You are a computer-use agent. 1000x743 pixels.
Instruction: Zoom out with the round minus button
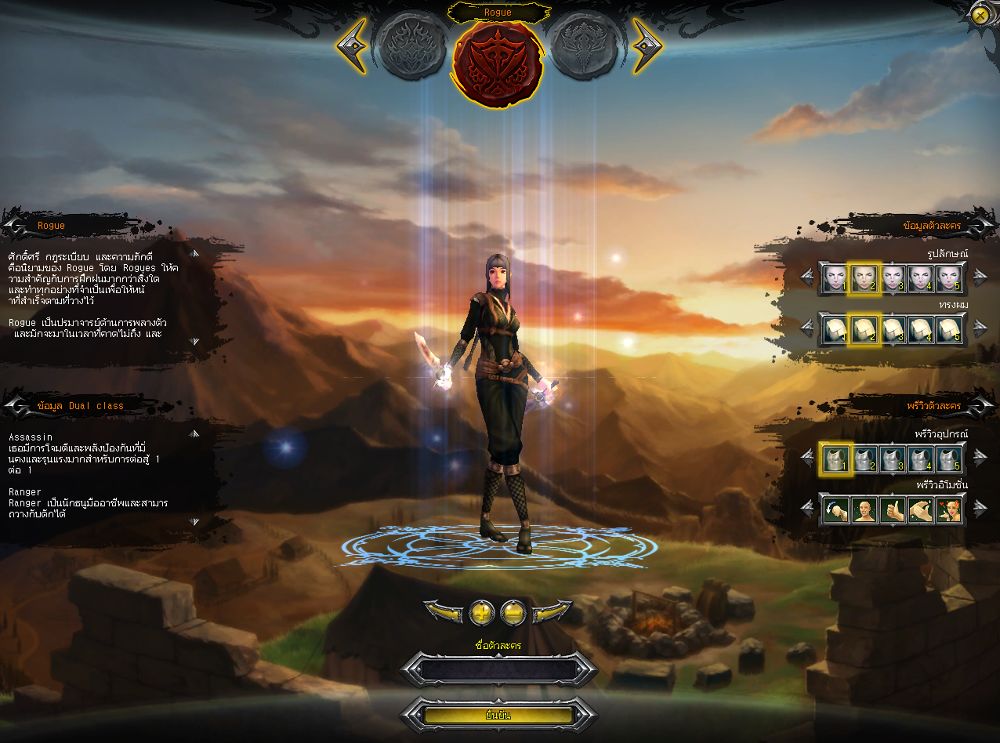pos(513,611)
